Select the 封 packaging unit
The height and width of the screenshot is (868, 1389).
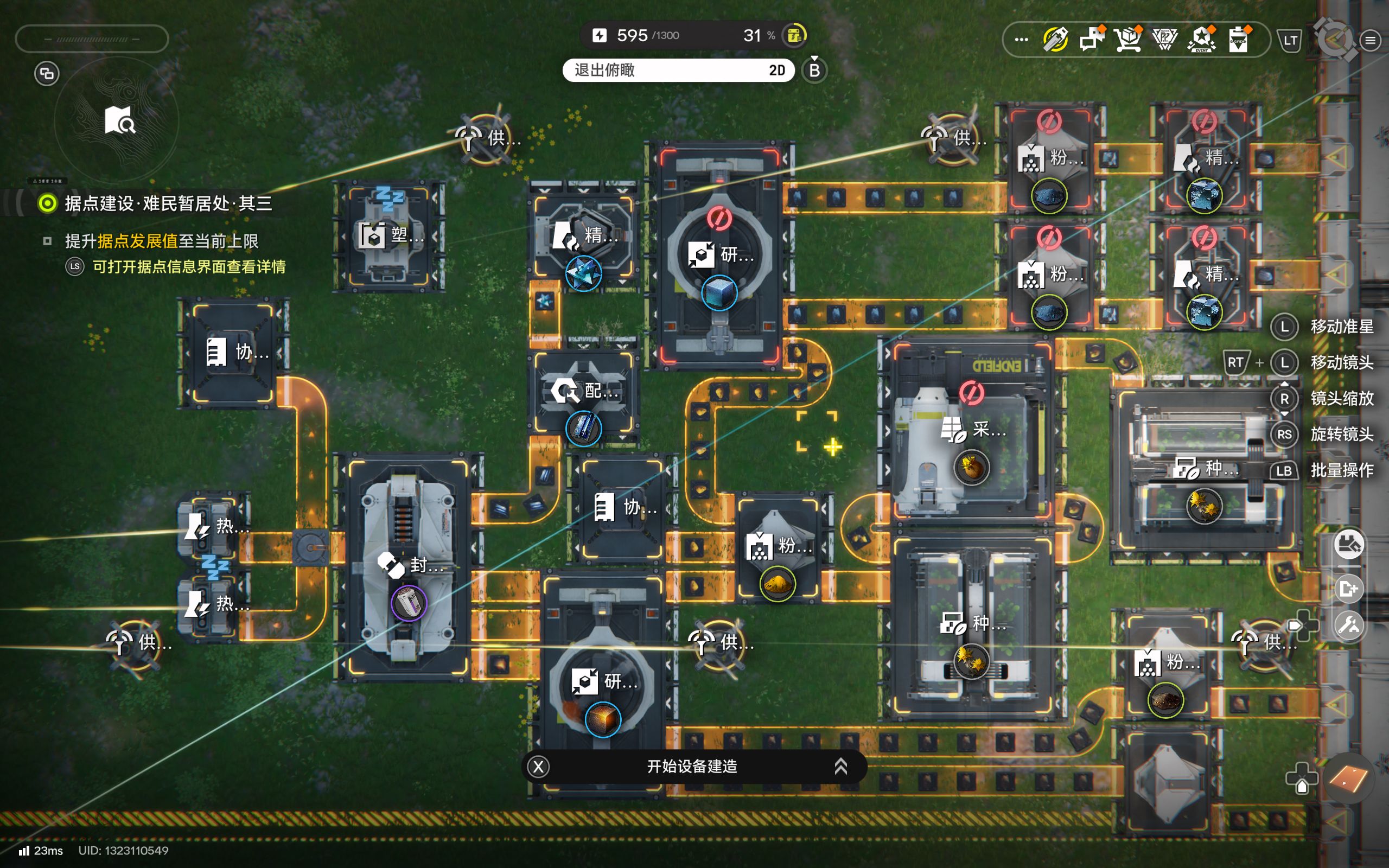point(409,565)
